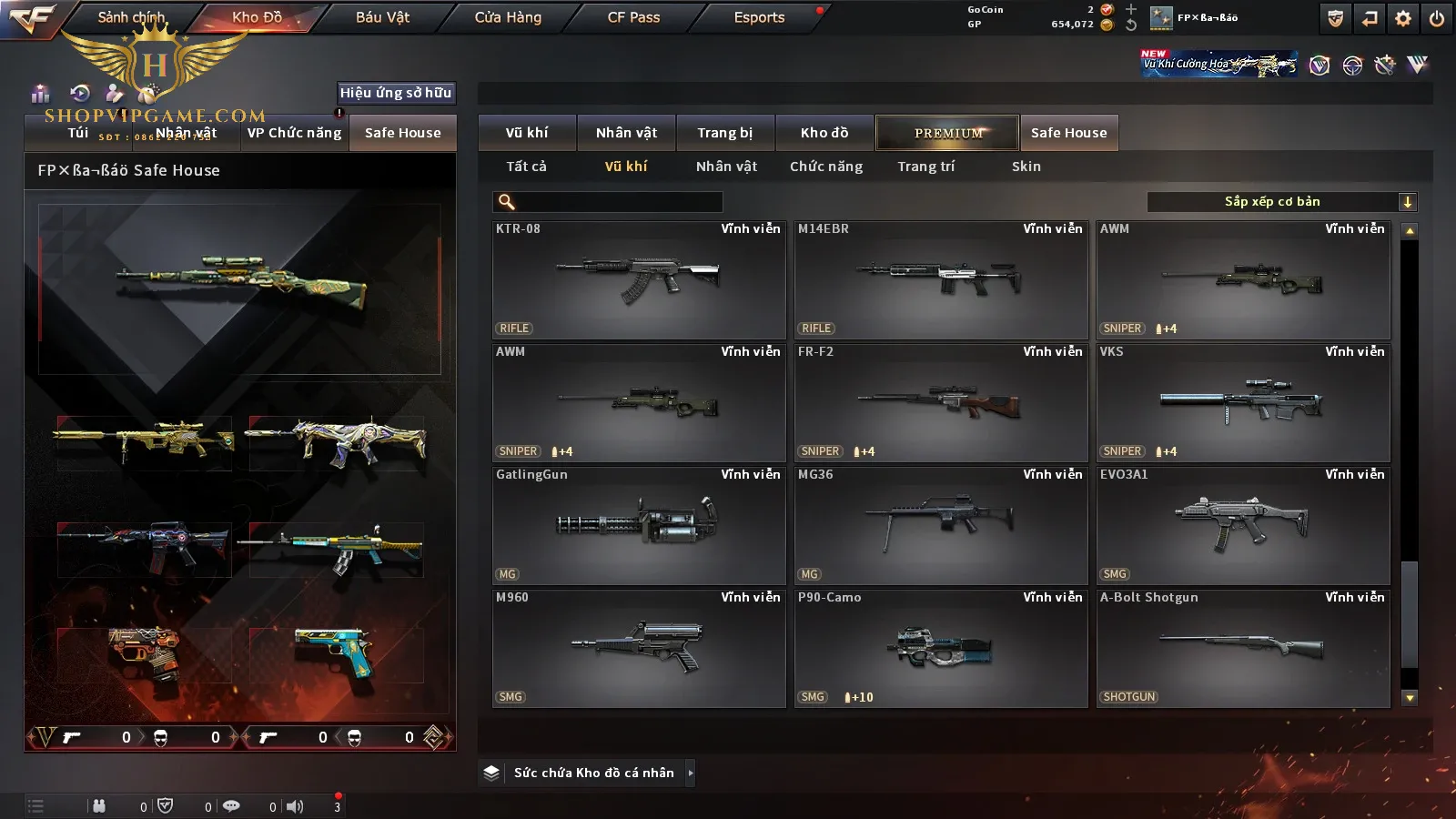The image size is (1456, 819).
Task: Open the Báu Vật menu
Action: point(382,17)
